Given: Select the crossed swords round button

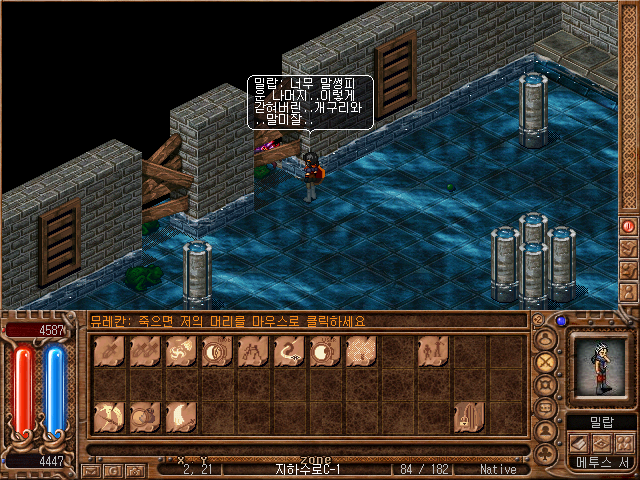Looking at the screenshot, I should click(x=546, y=361).
